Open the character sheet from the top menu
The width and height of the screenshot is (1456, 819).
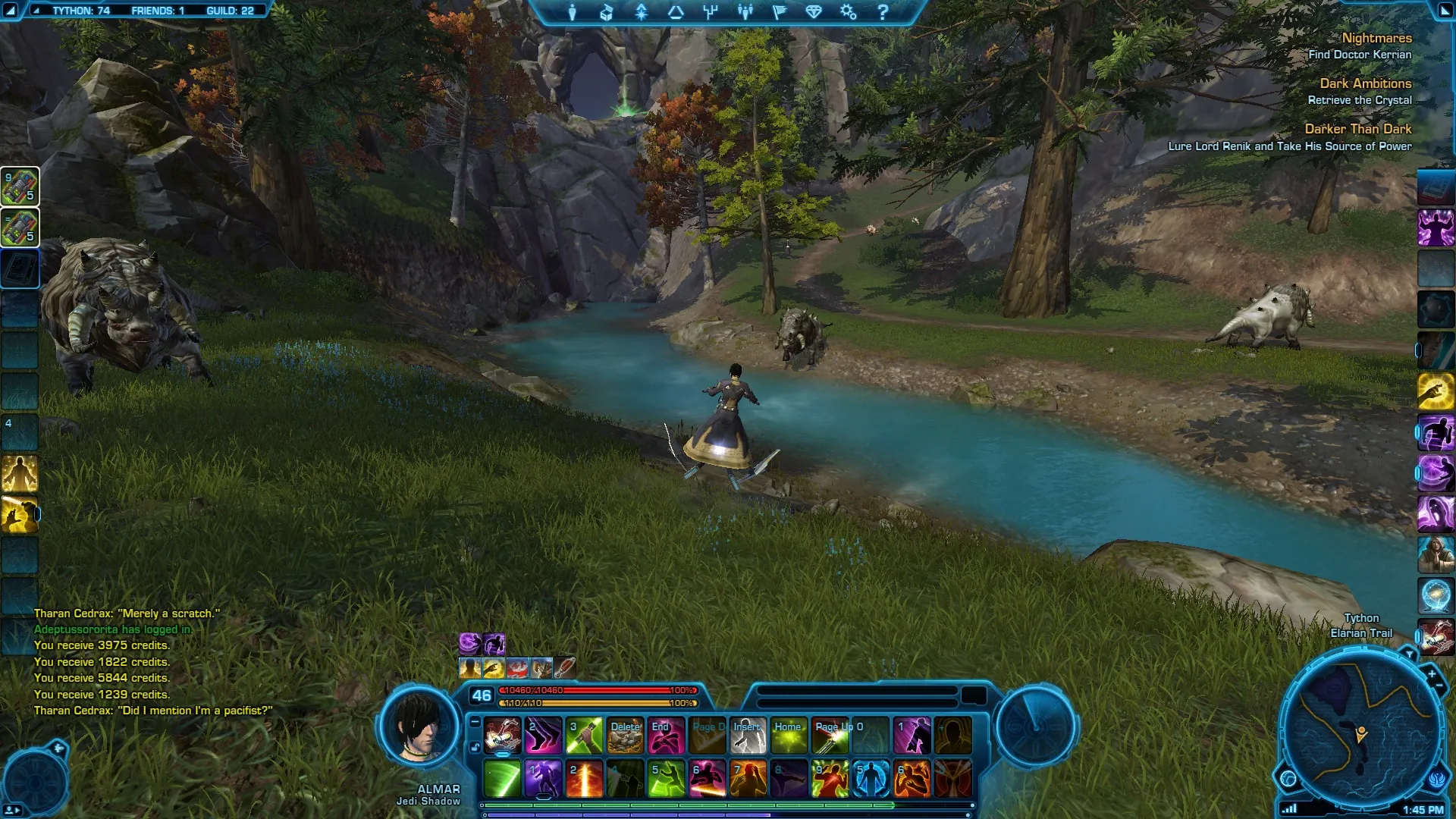[573, 12]
